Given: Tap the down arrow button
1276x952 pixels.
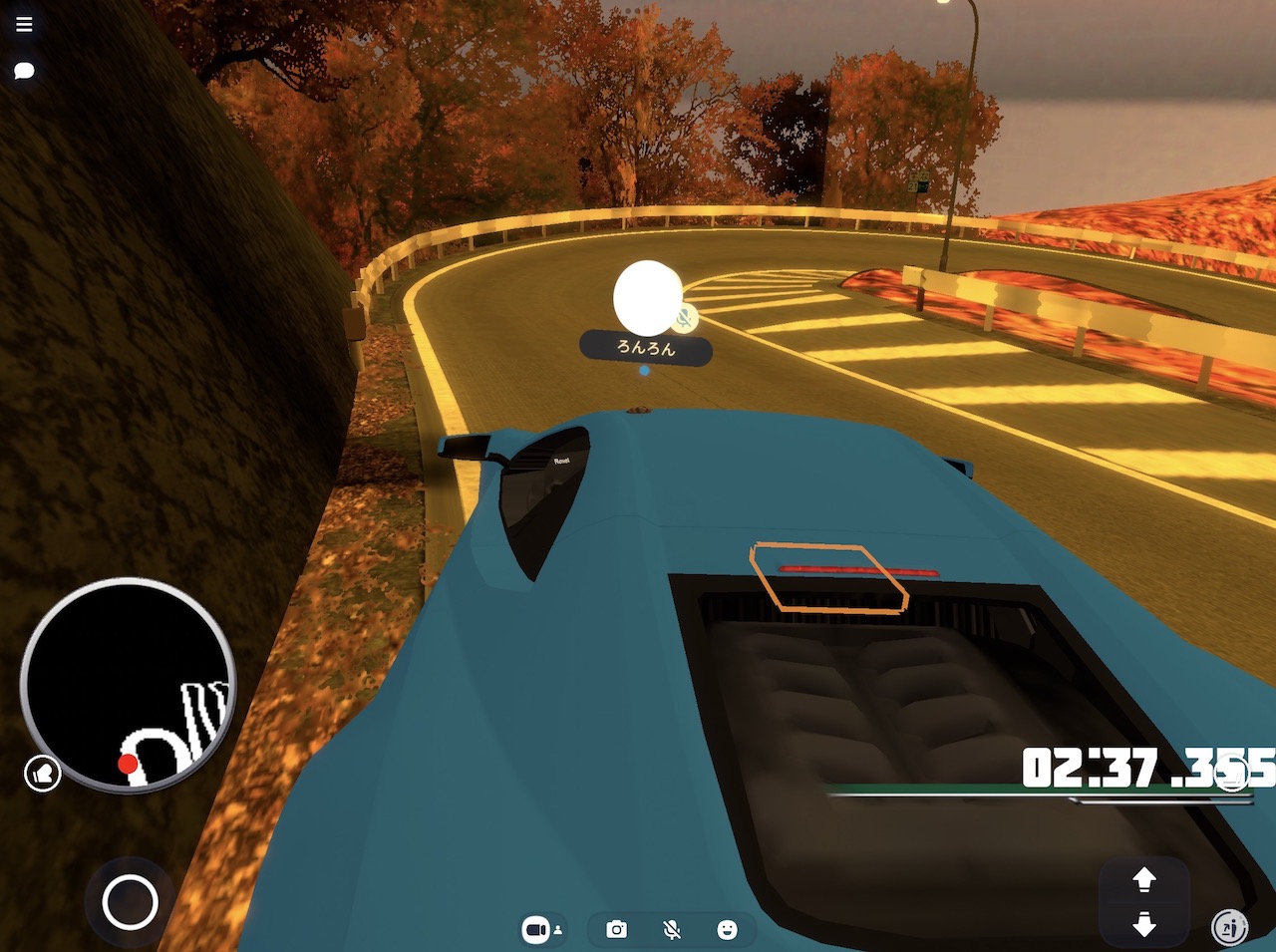Looking at the screenshot, I should pos(1144,924).
